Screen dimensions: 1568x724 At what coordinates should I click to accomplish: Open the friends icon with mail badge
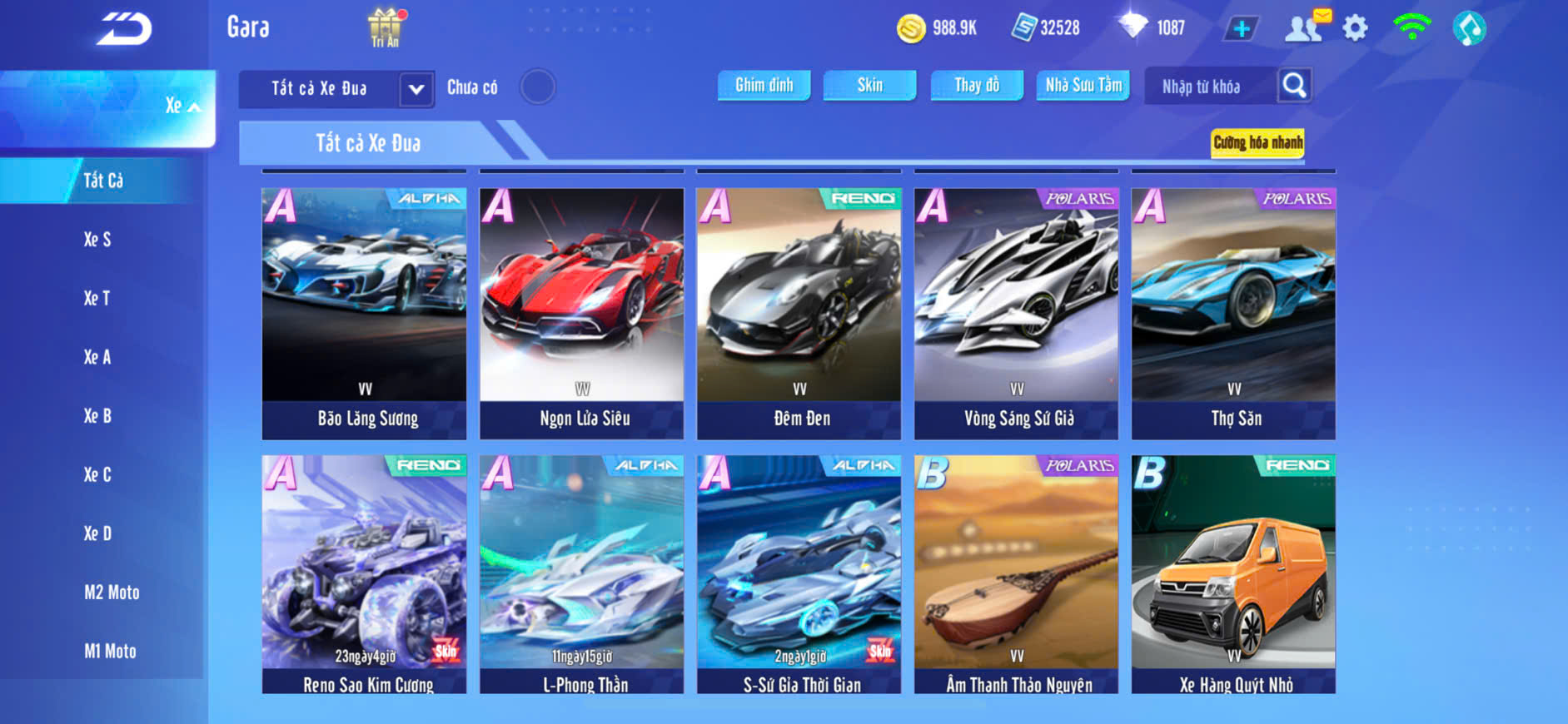tap(1305, 27)
